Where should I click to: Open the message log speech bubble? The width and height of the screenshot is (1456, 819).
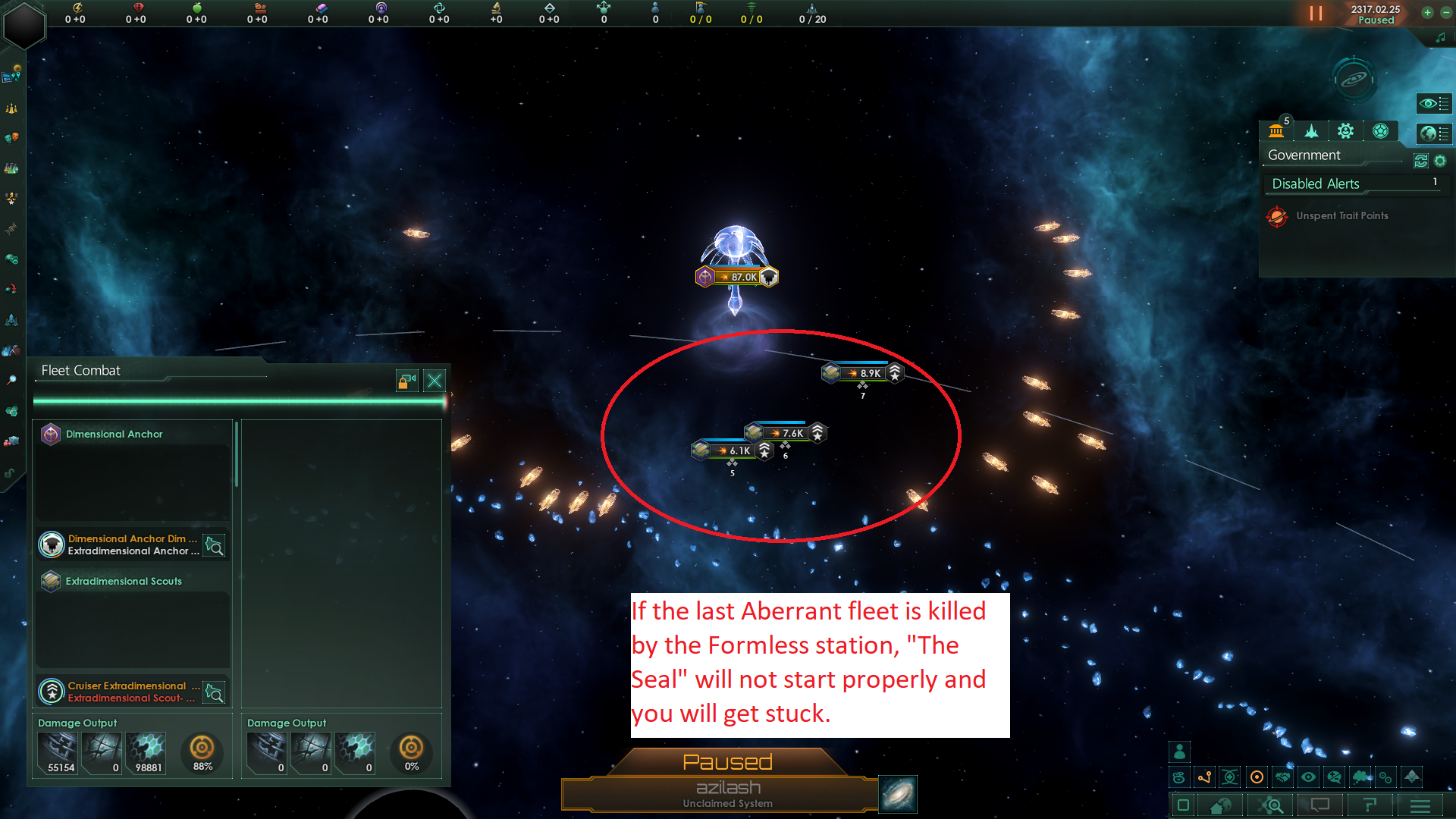1321,806
